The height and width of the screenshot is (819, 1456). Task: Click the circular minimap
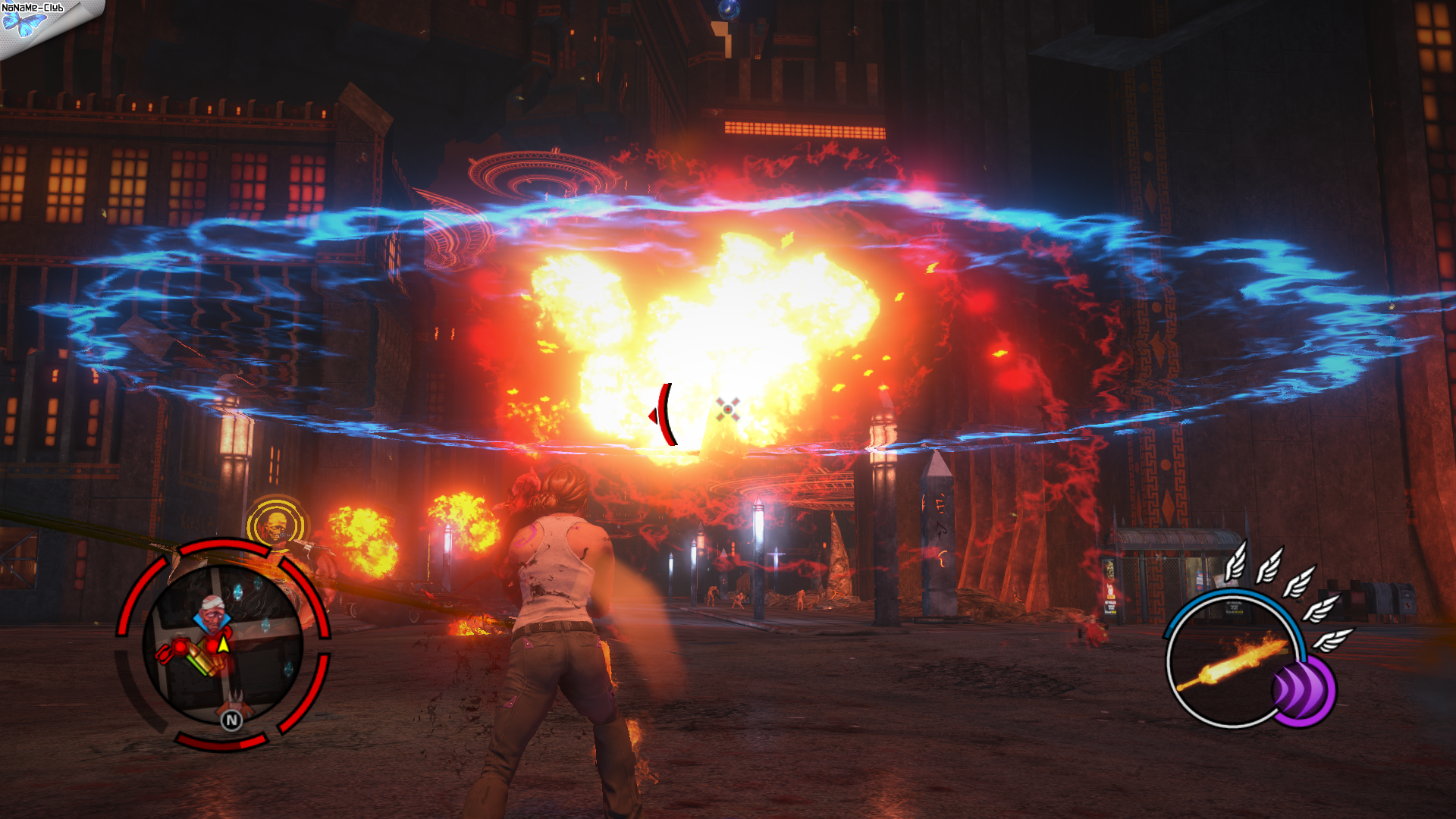pos(223,646)
